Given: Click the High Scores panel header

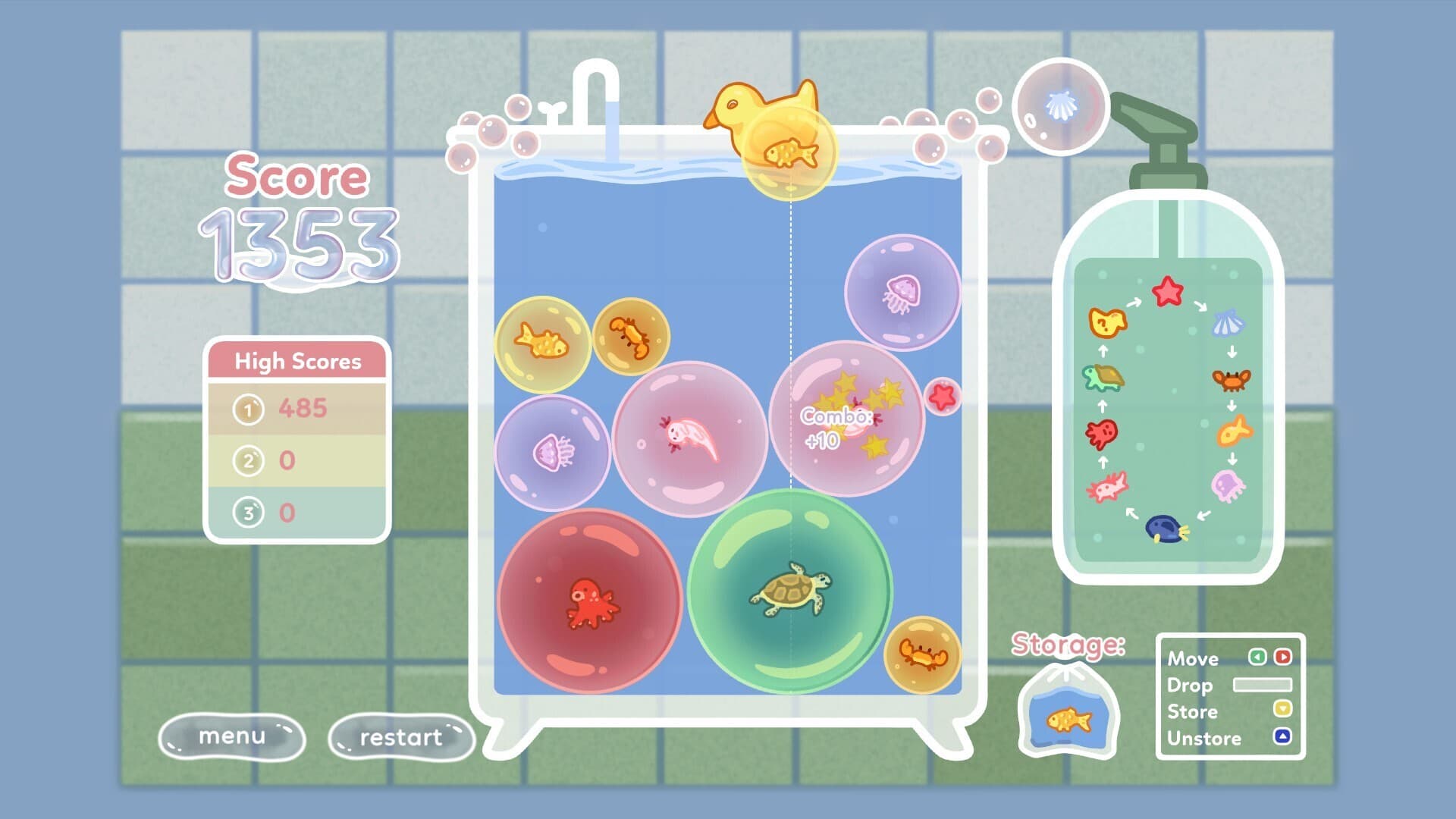Looking at the screenshot, I should point(297,362).
